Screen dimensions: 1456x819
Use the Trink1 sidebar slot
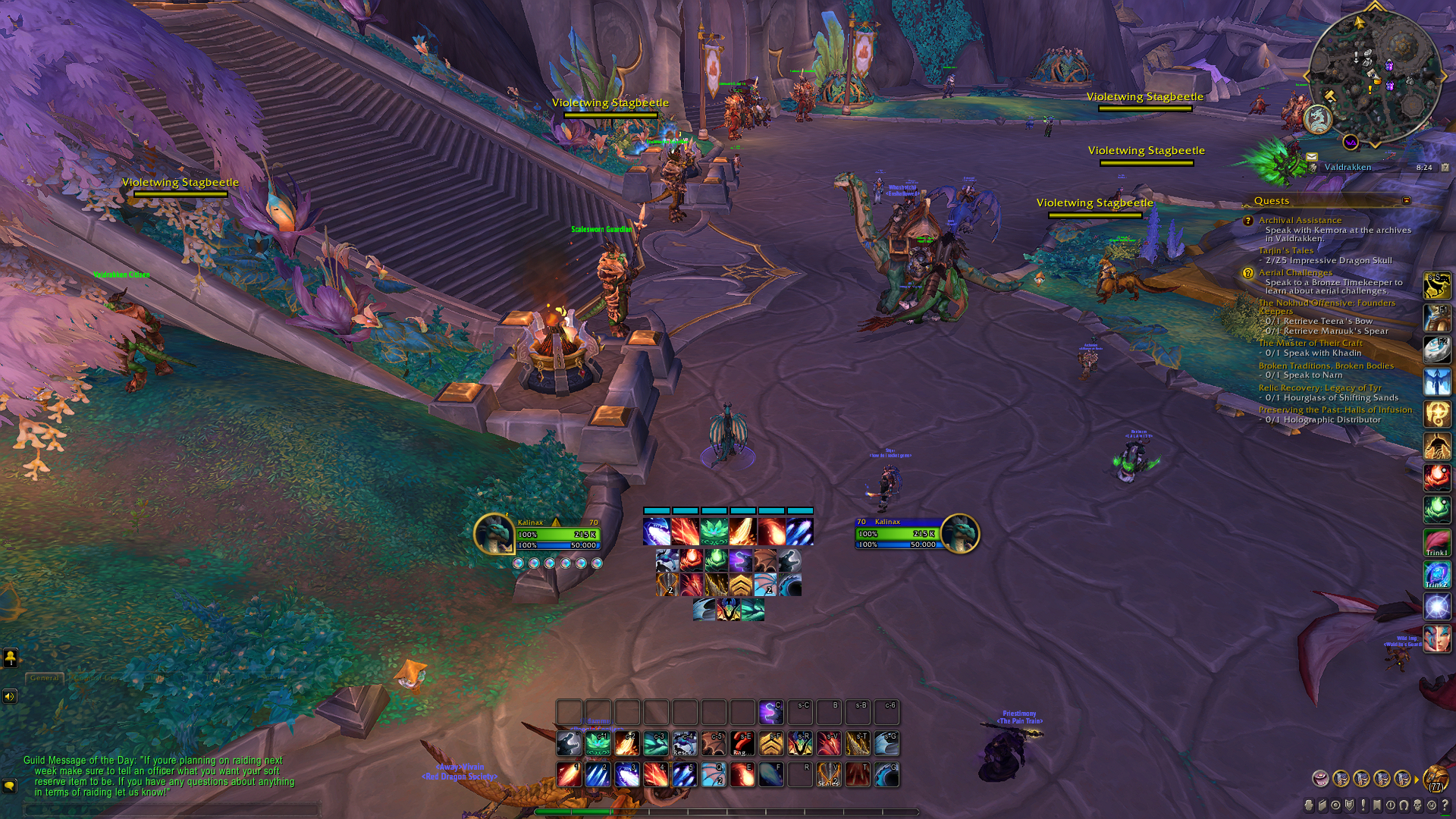(1436, 542)
